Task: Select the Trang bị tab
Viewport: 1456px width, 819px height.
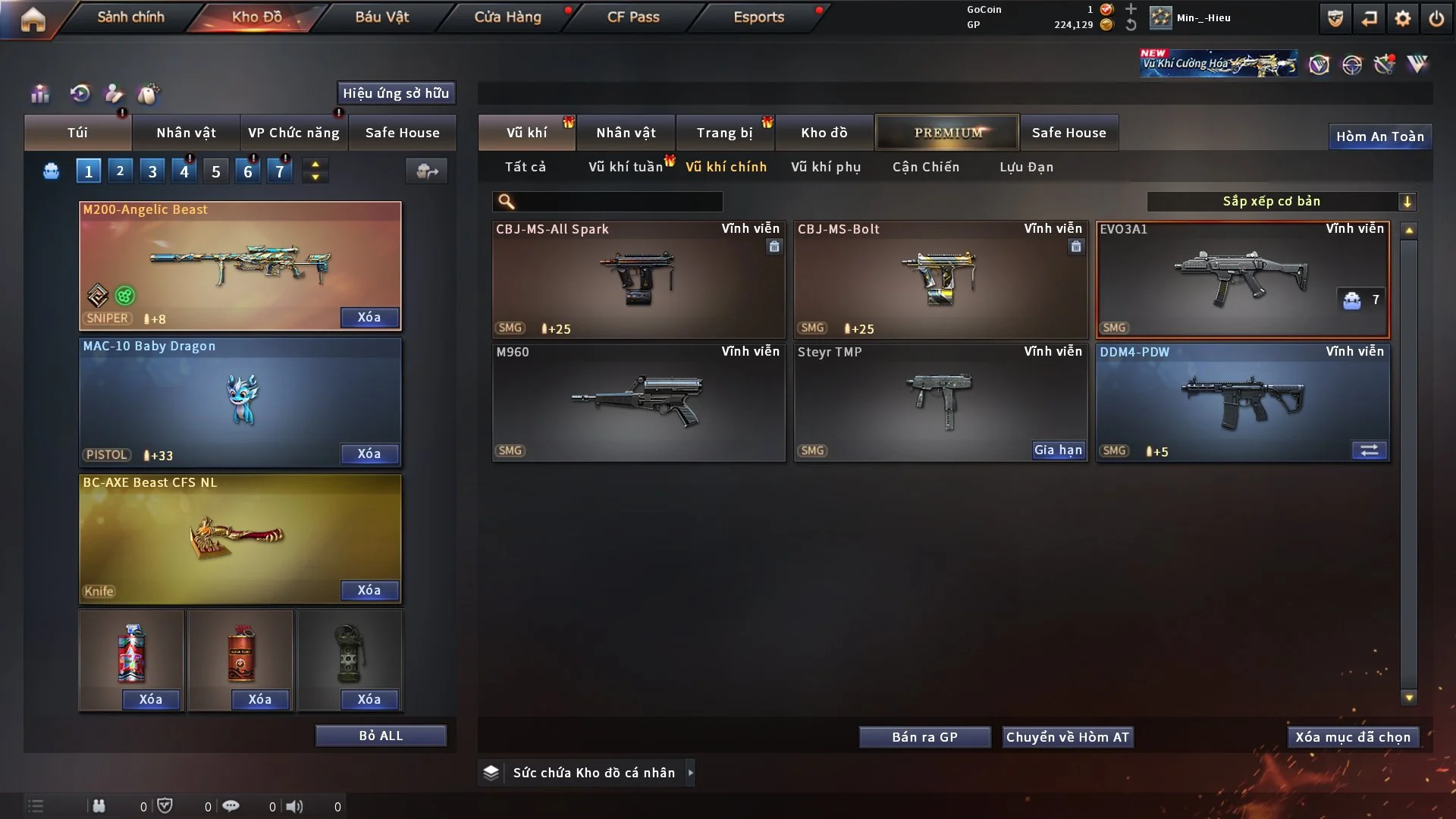Action: coord(724,133)
